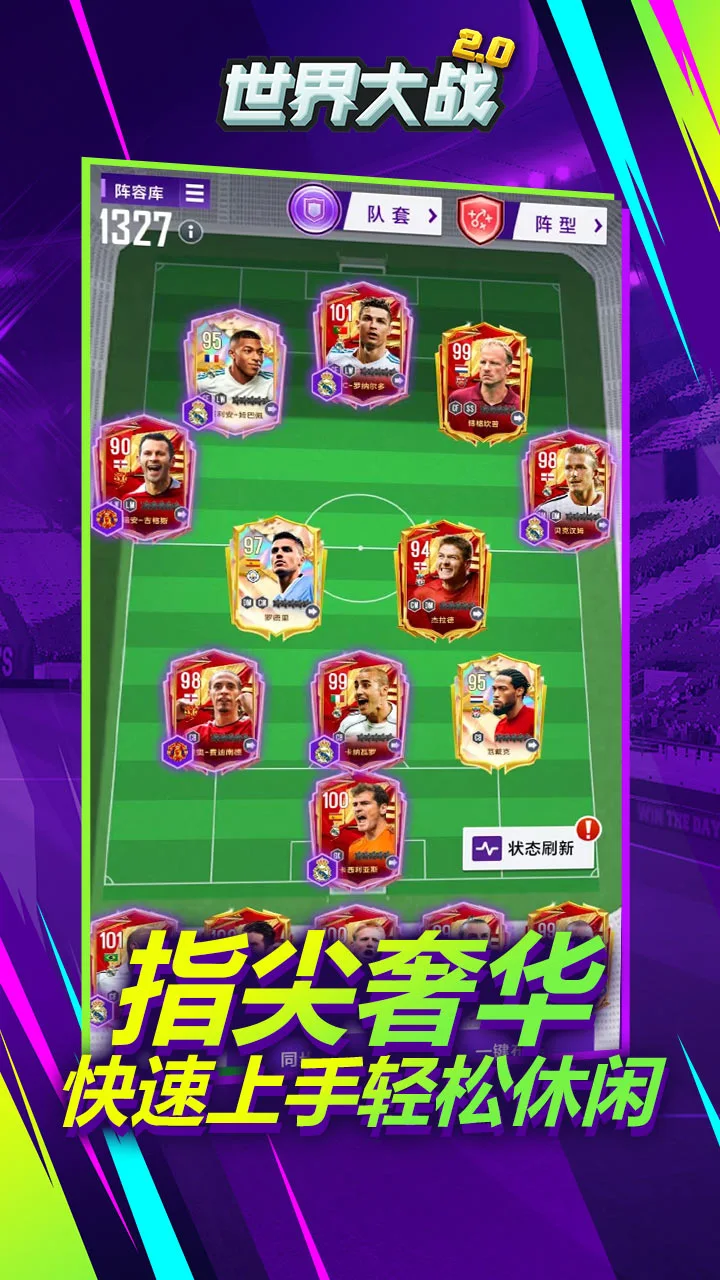Choose the 95-rated 范戴克 defender card
The image size is (720, 1280).
coord(500,712)
